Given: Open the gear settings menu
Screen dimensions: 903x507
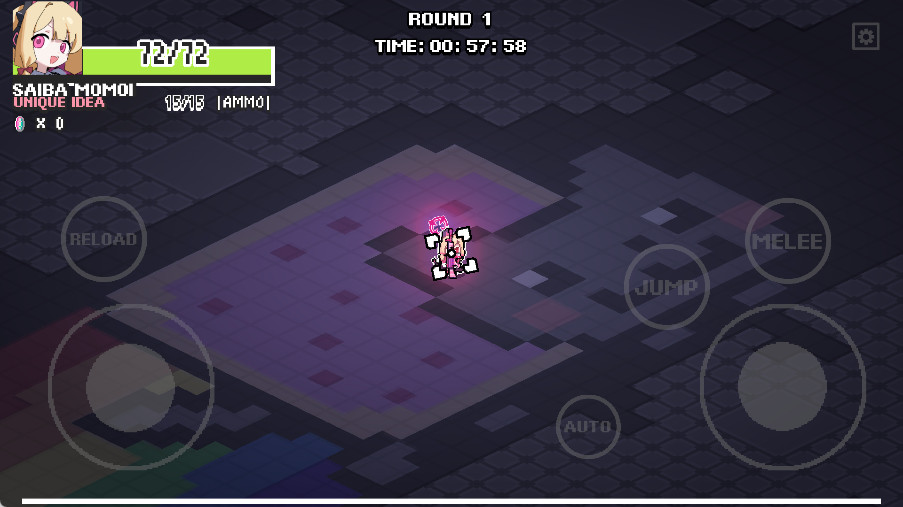Looking at the screenshot, I should tap(865, 38).
